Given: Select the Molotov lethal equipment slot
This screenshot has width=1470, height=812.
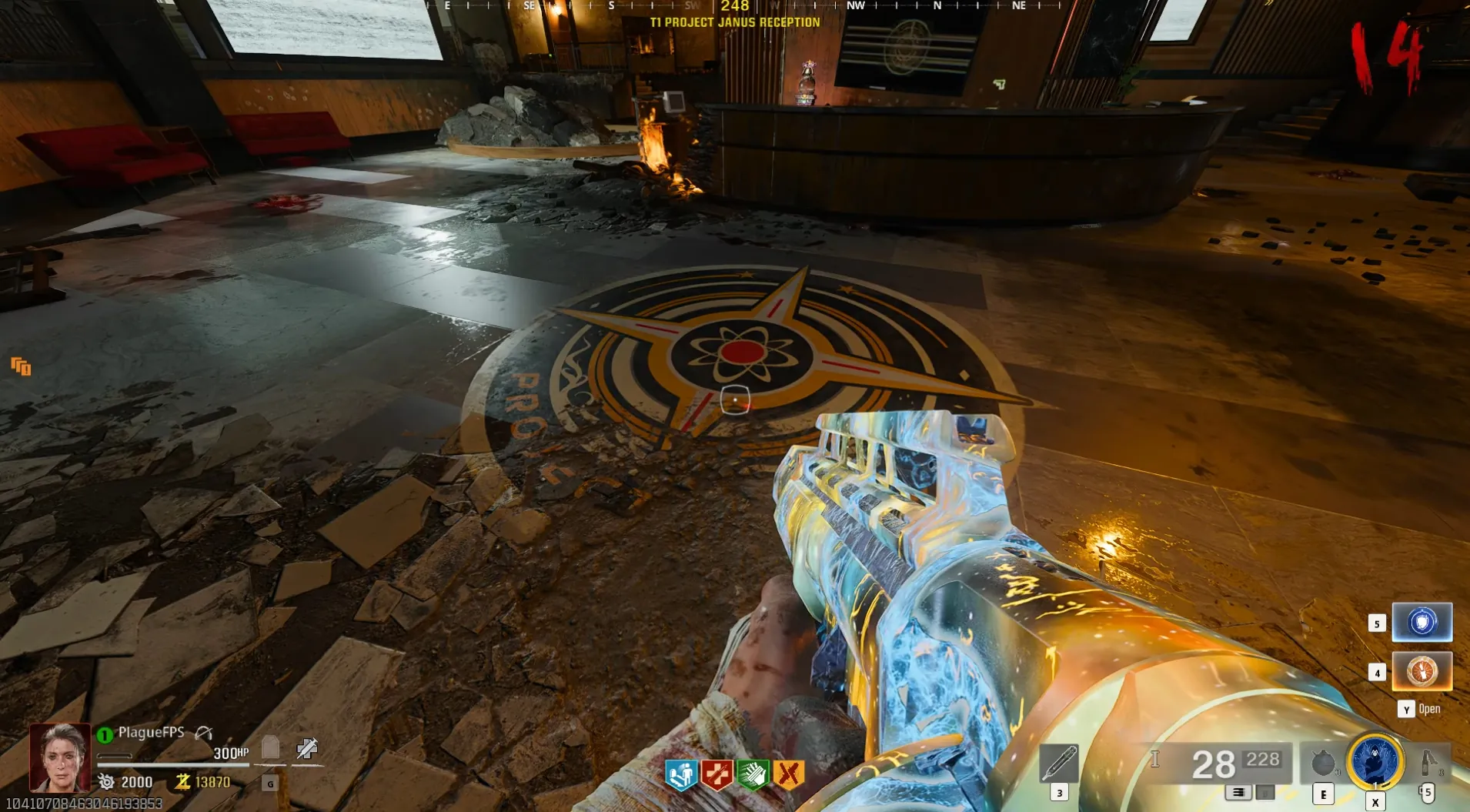Looking at the screenshot, I should [x=1428, y=762].
